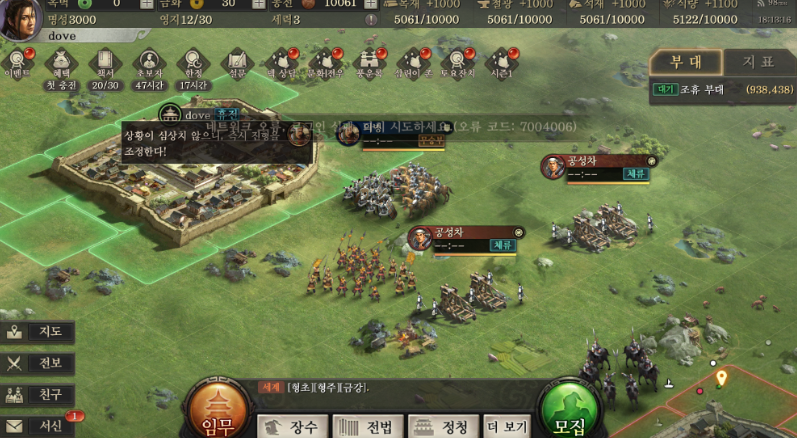The image size is (797, 438).
Task: Open the 정청 government hall panel
Action: coord(442,427)
